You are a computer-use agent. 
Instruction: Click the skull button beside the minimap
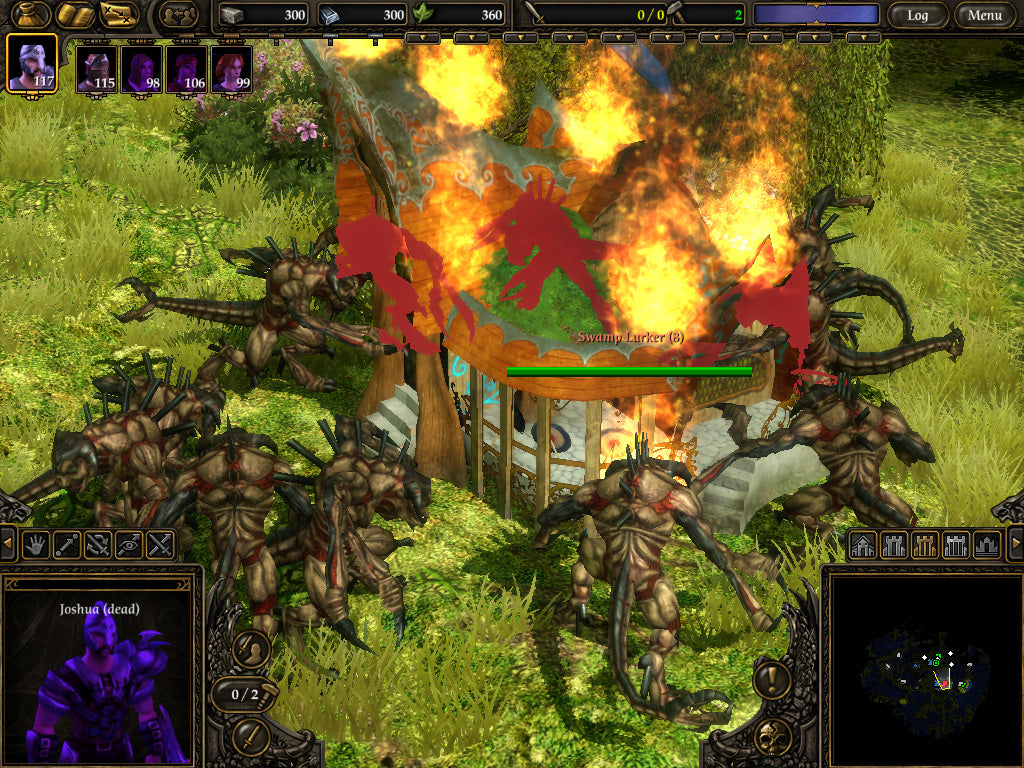pyautogui.click(x=773, y=738)
